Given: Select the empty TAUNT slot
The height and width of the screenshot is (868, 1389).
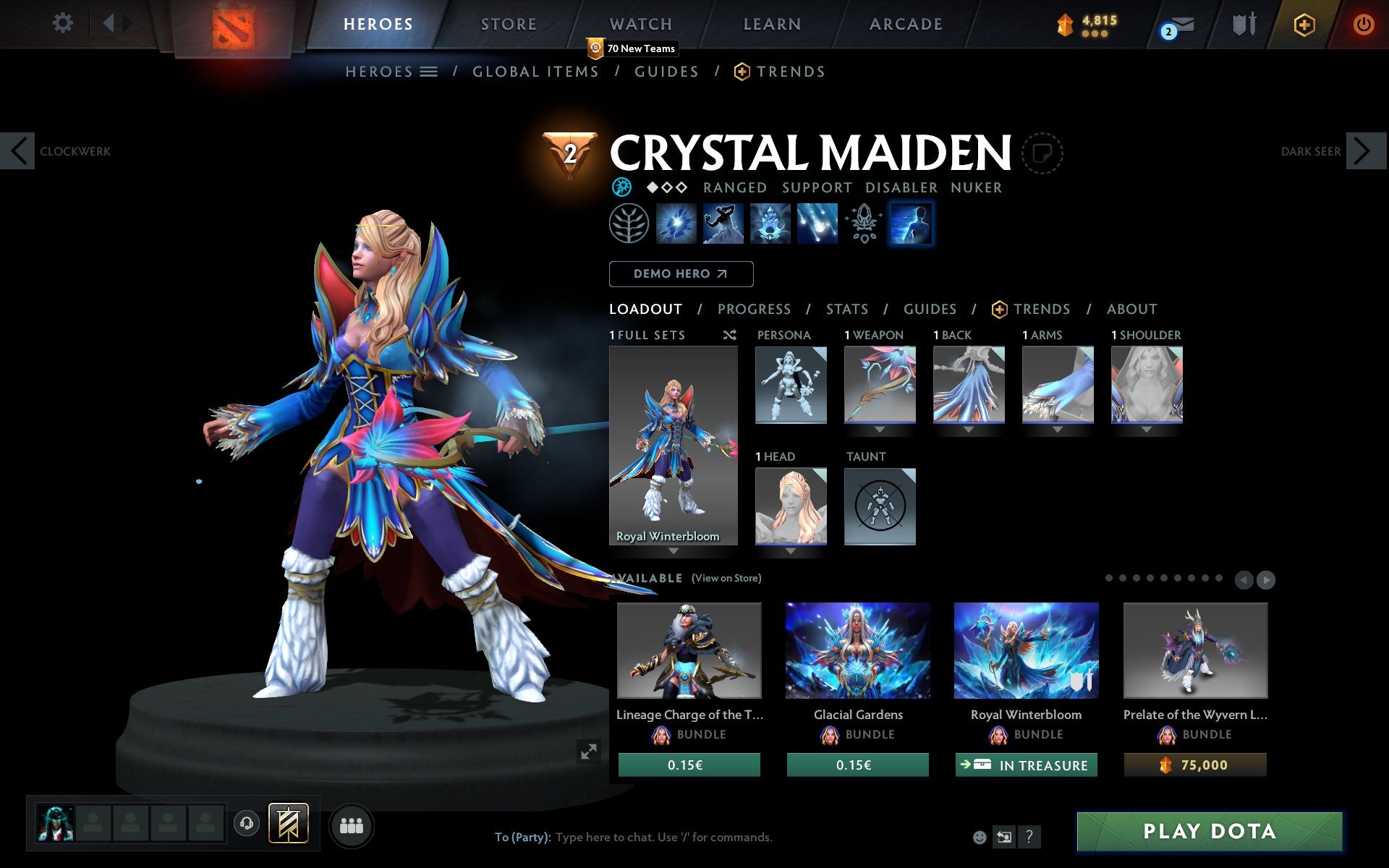Looking at the screenshot, I should tap(880, 506).
